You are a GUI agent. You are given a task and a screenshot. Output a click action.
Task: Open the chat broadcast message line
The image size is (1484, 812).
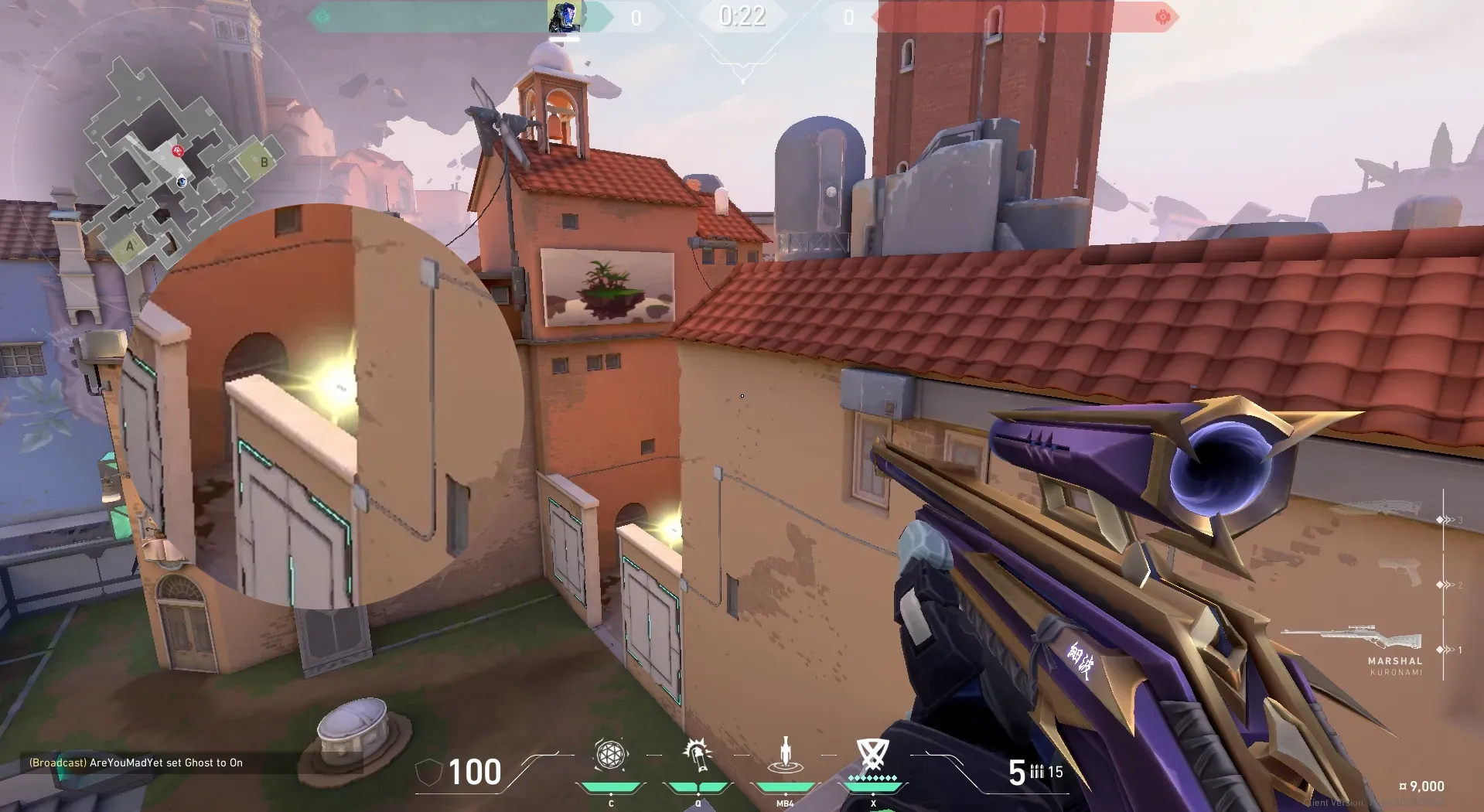point(136,763)
